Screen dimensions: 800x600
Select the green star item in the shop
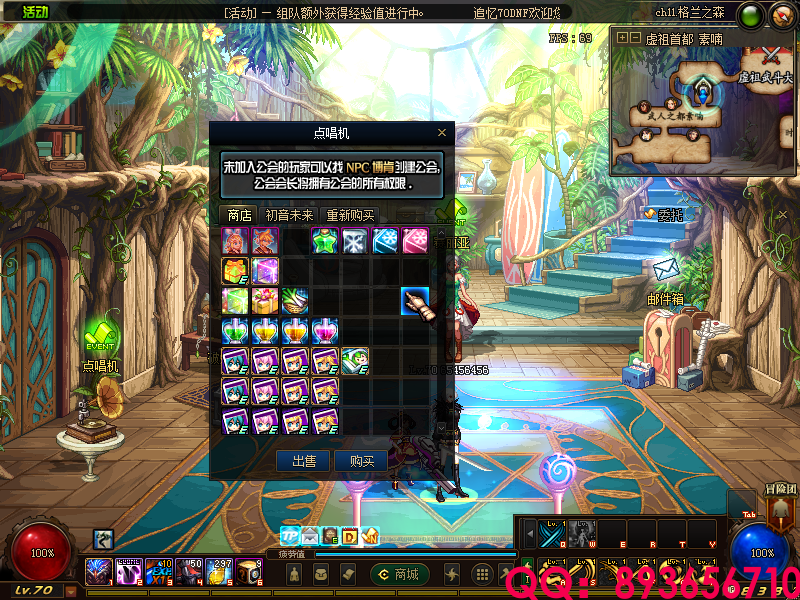point(325,241)
